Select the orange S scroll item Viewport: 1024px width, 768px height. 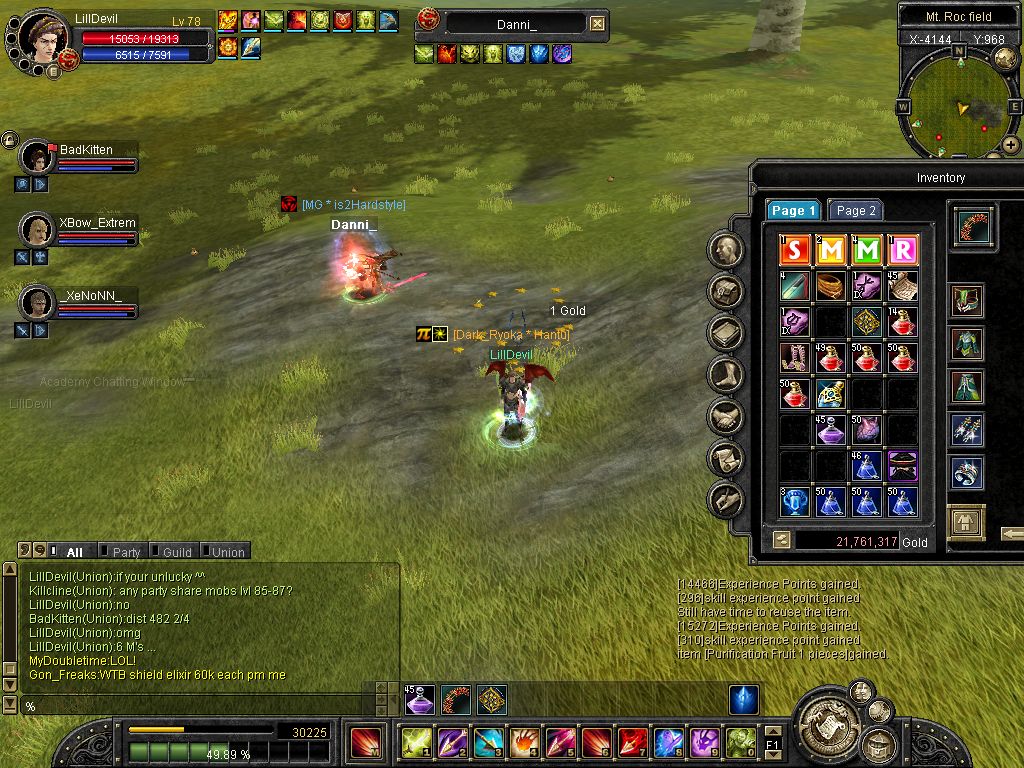[795, 250]
